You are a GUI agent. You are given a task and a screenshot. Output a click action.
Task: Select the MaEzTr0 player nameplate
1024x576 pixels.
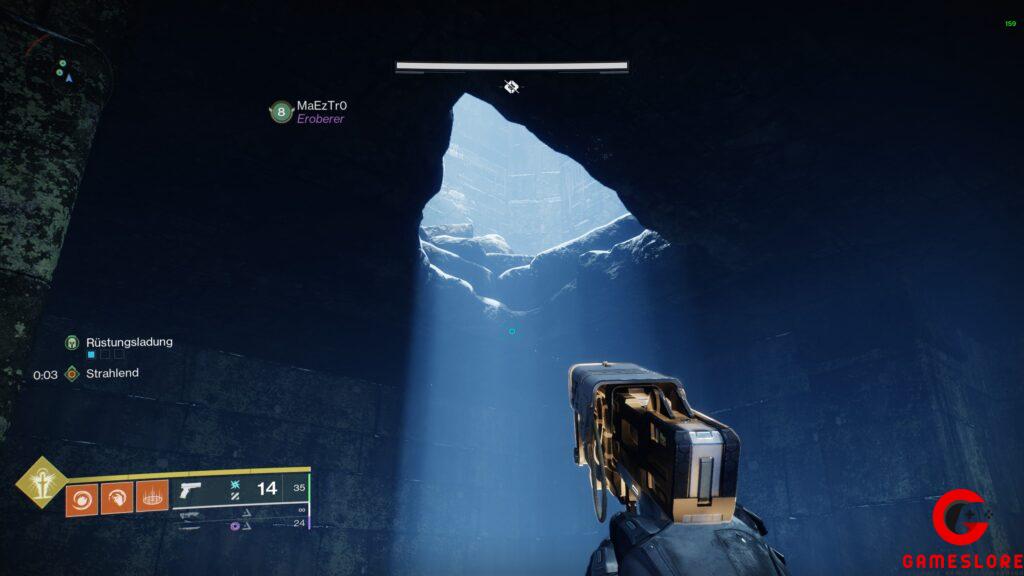tap(321, 105)
